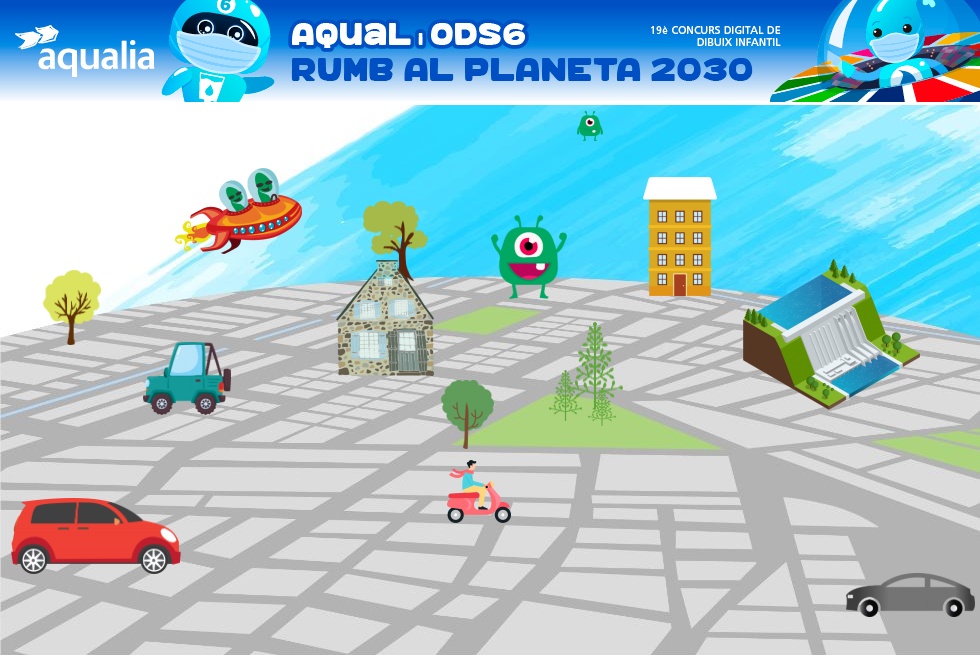Choose the yellow apartment building
Viewport: 980px width, 655px height.
tap(680, 240)
